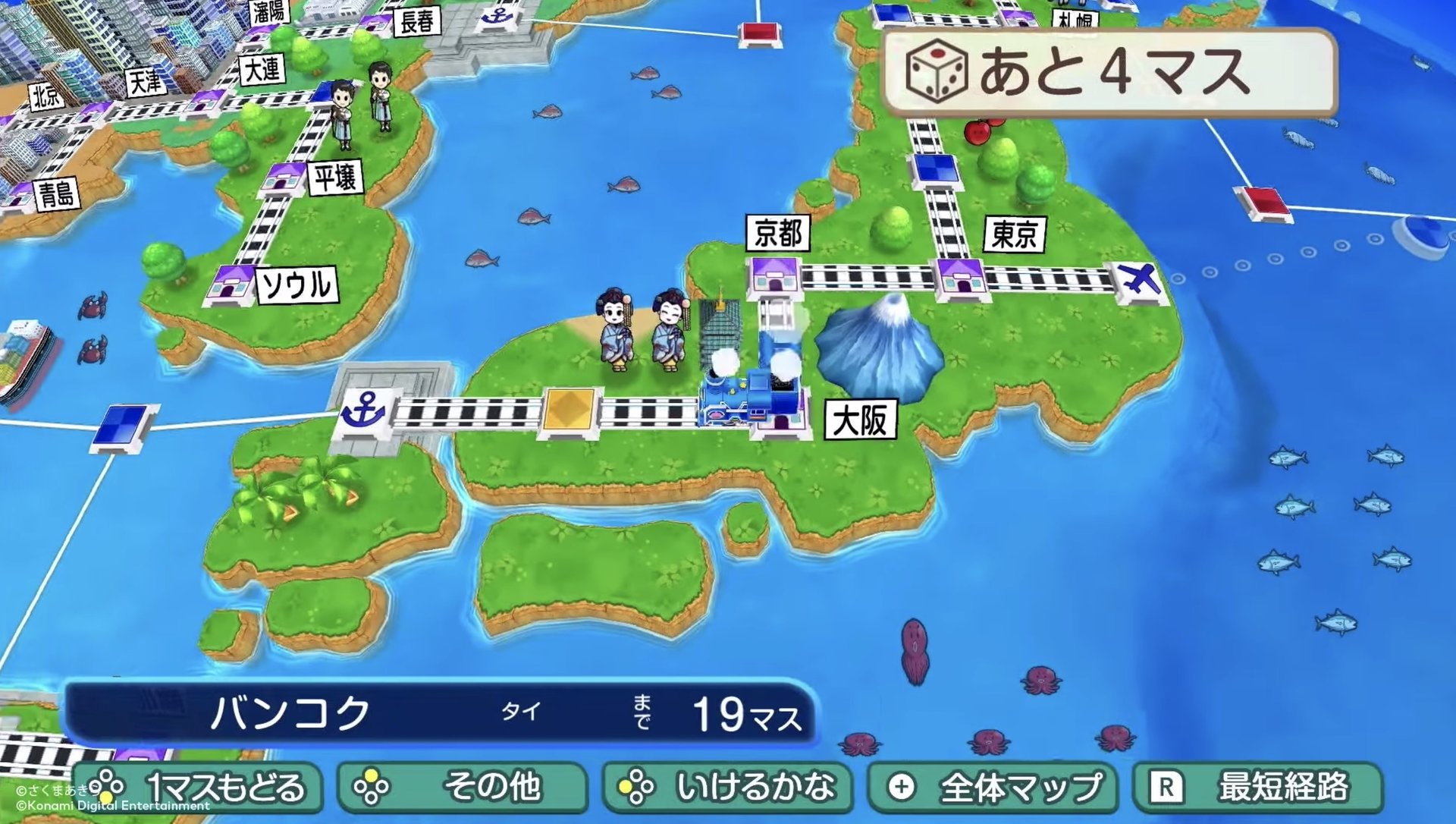Screen dimensions: 1456x824
Task: Pick the airplane airport square east of 東京
Action: coord(1139,280)
